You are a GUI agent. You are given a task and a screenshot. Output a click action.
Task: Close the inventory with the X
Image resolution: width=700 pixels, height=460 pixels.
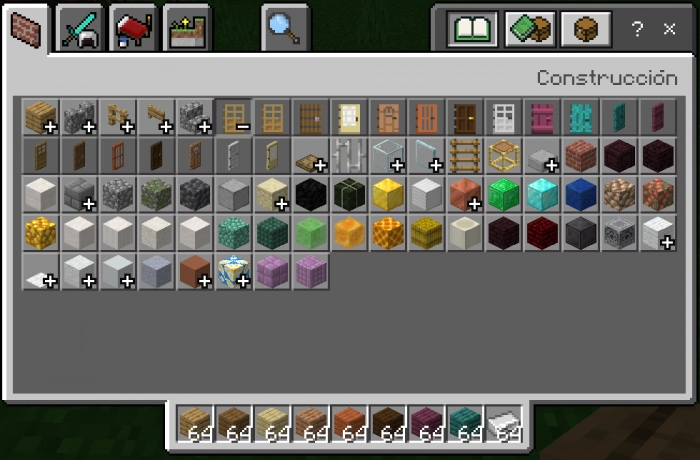[x=669, y=30]
